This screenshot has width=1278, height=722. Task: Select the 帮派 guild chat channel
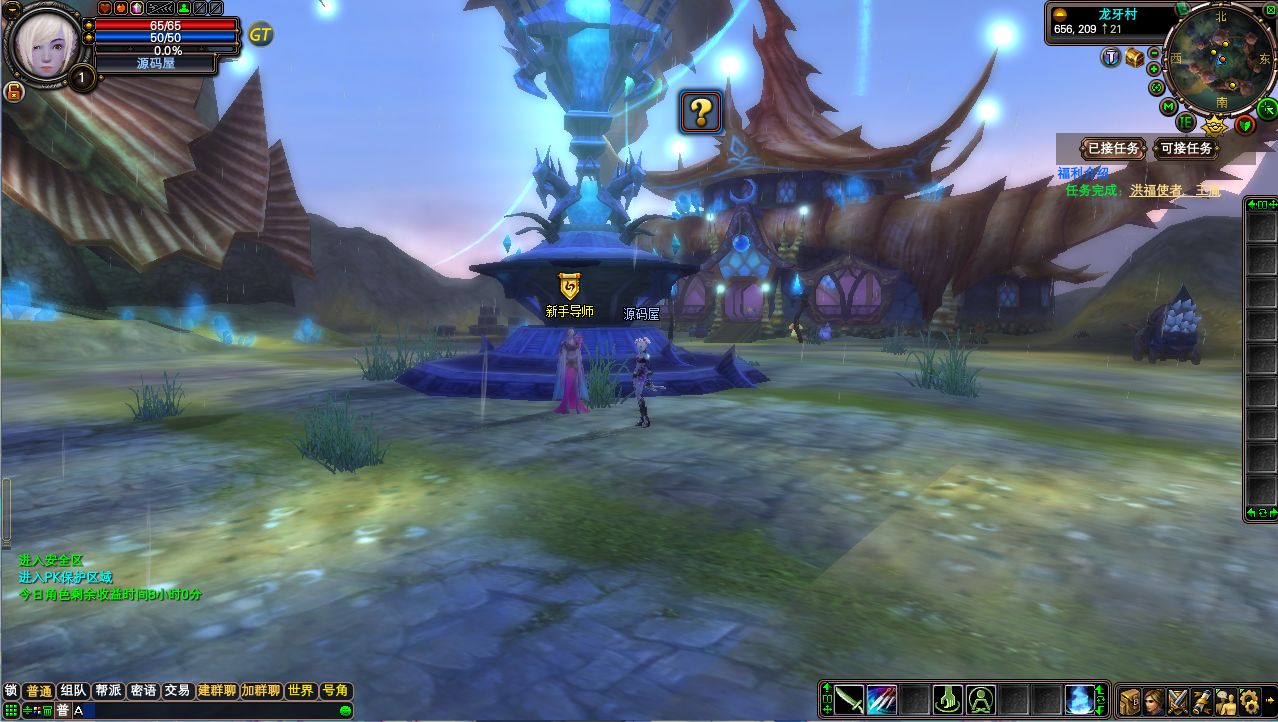(x=108, y=691)
